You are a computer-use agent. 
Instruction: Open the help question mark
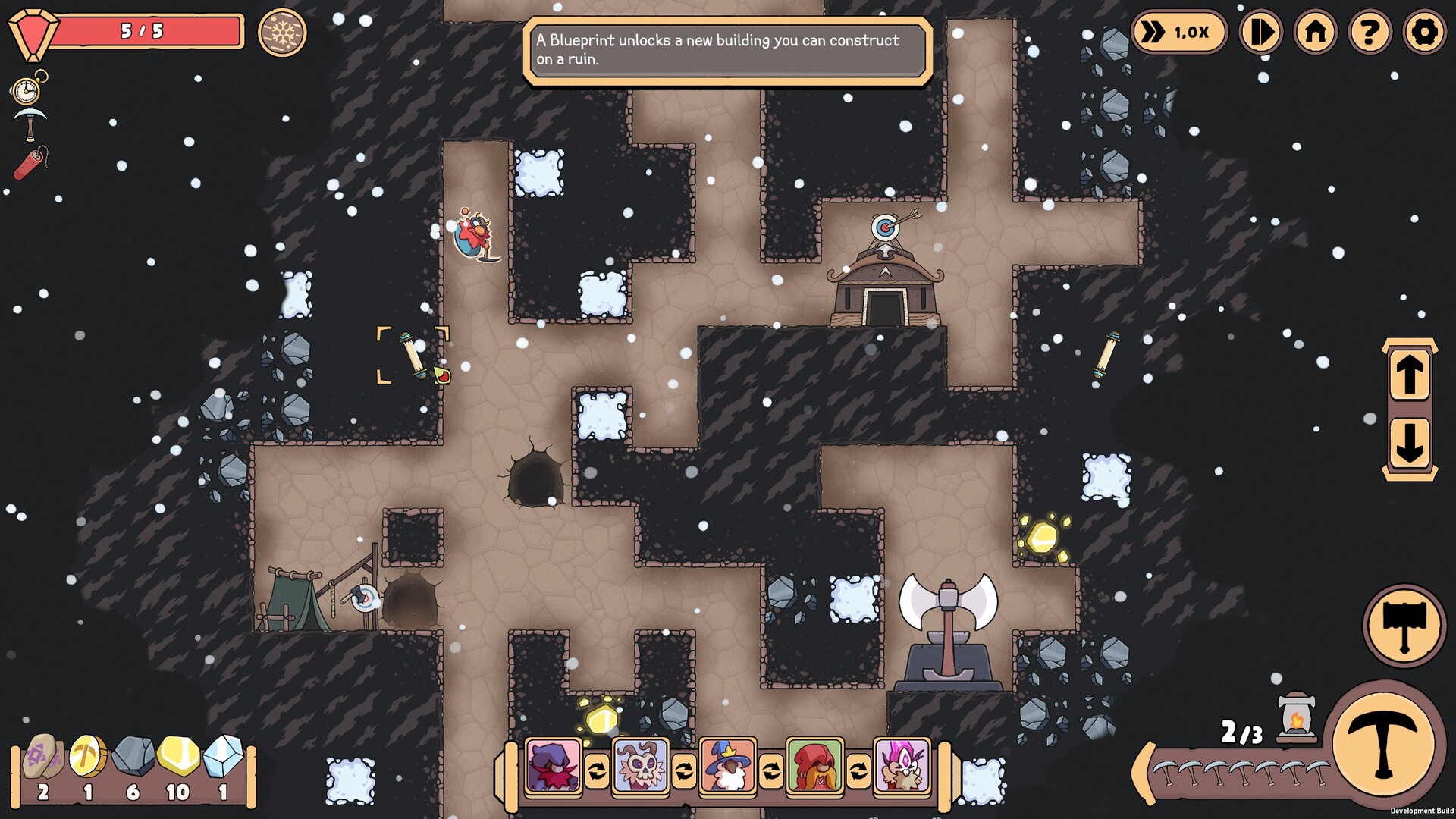click(1371, 33)
